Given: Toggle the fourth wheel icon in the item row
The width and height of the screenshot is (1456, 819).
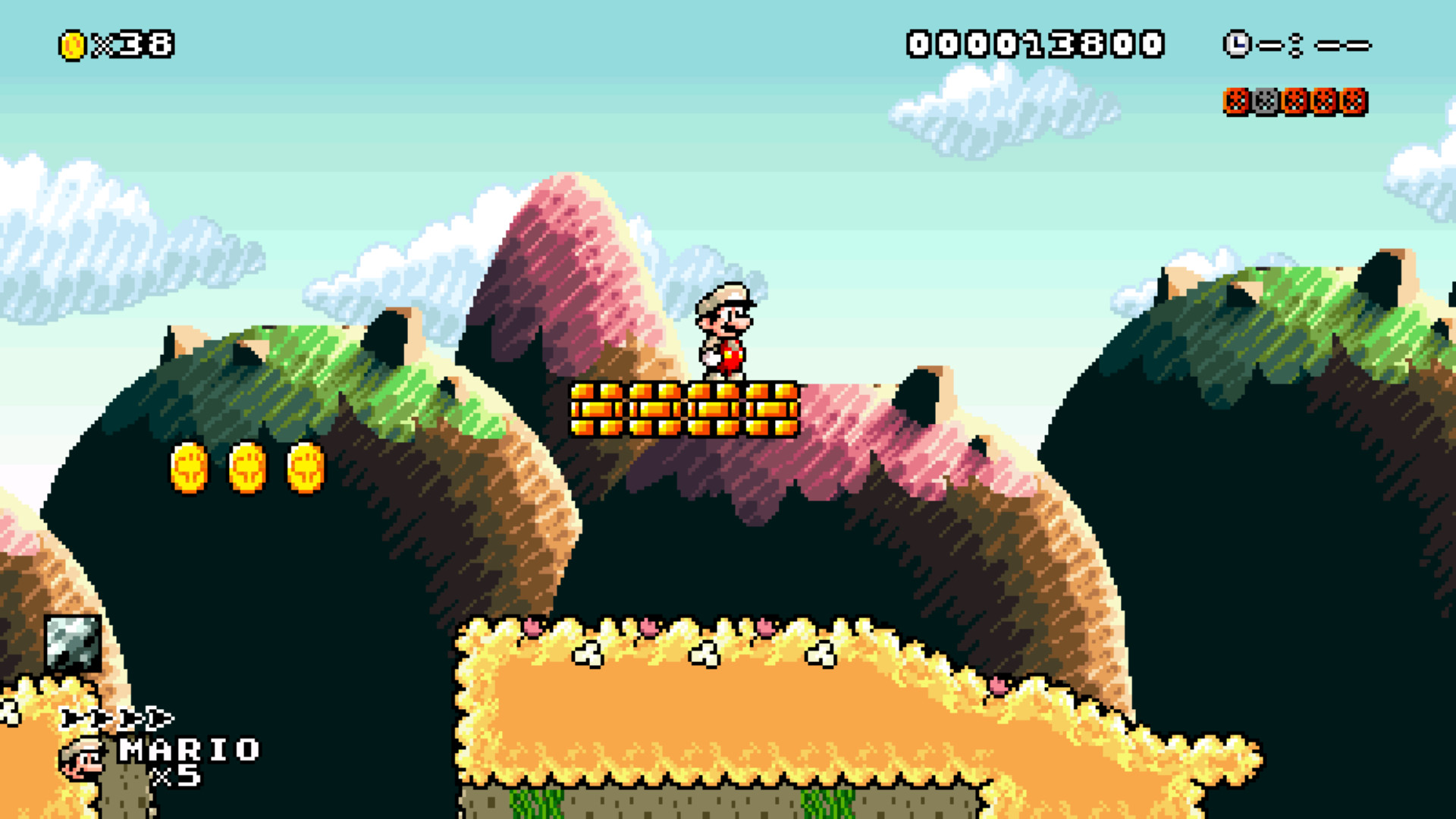Looking at the screenshot, I should point(1325,101).
